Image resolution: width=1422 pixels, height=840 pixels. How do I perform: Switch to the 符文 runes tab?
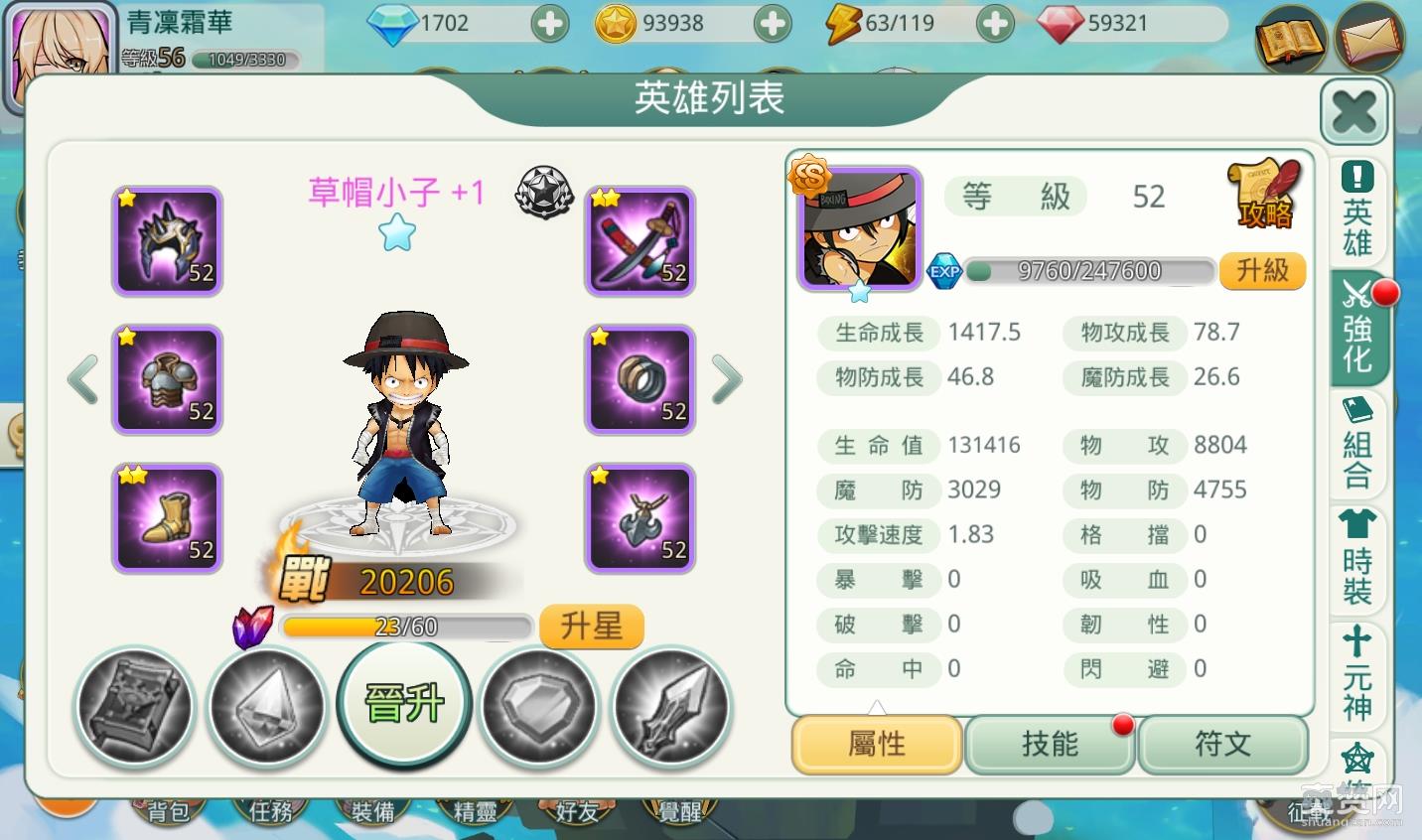coord(1223,745)
